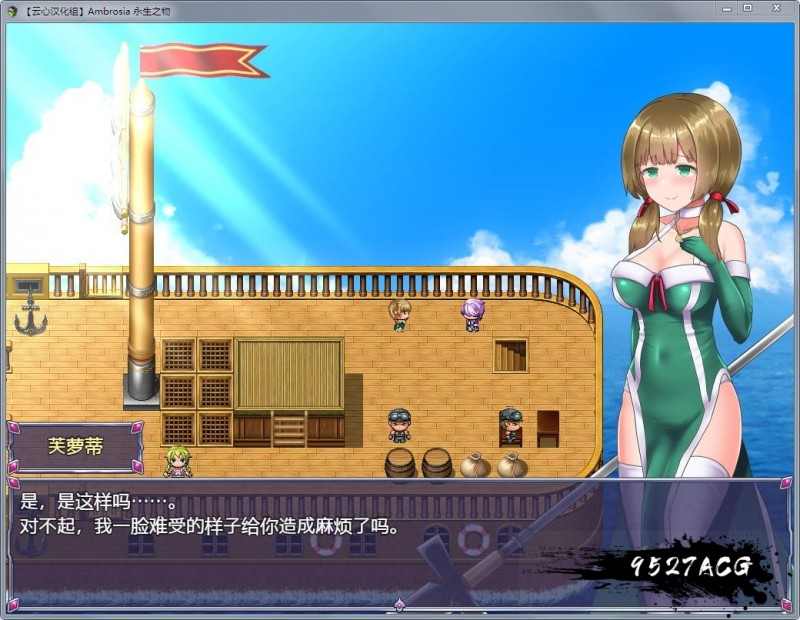Advance the dialogue by clicking the message box
Screen dimensions: 800x620
[300, 540]
